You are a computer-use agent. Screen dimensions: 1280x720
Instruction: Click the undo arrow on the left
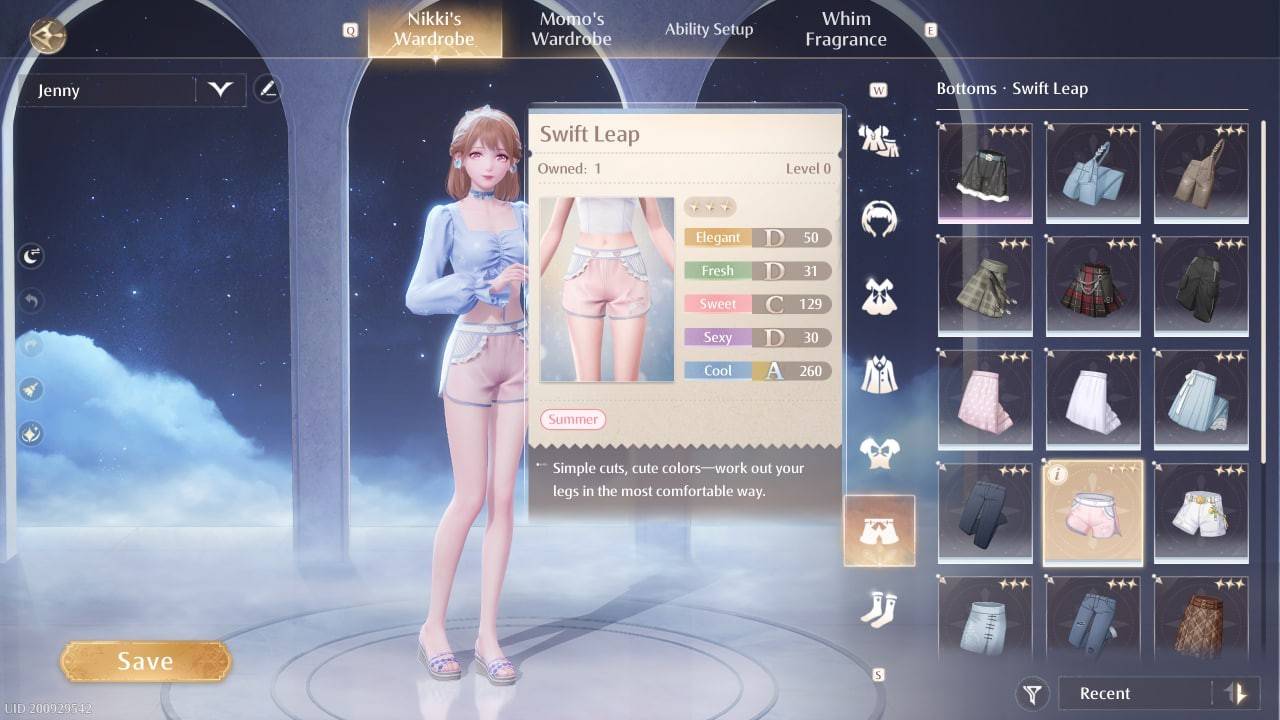pyautogui.click(x=30, y=300)
